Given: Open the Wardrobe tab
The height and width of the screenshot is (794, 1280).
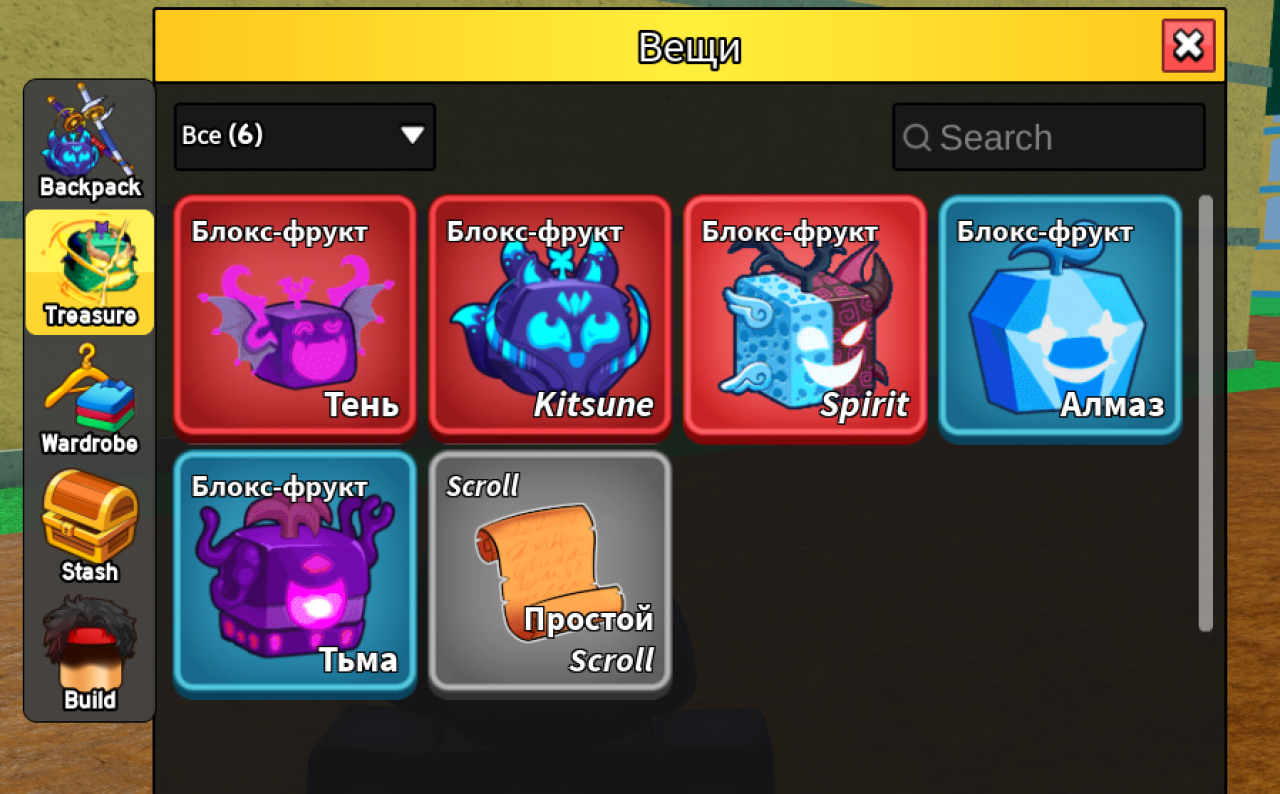Looking at the screenshot, I should (x=90, y=400).
